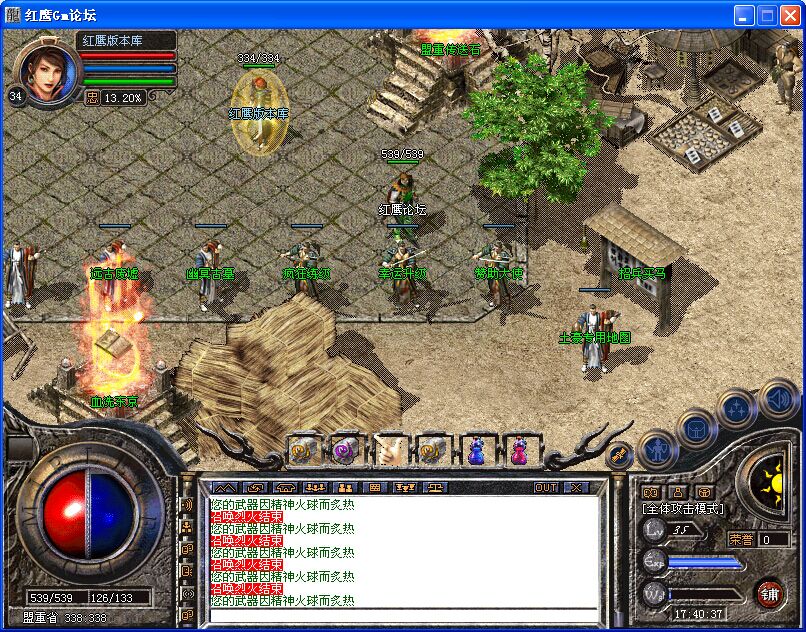
Task: Click the balance scale icon on the chat toolbar
Action: click(x=436, y=487)
